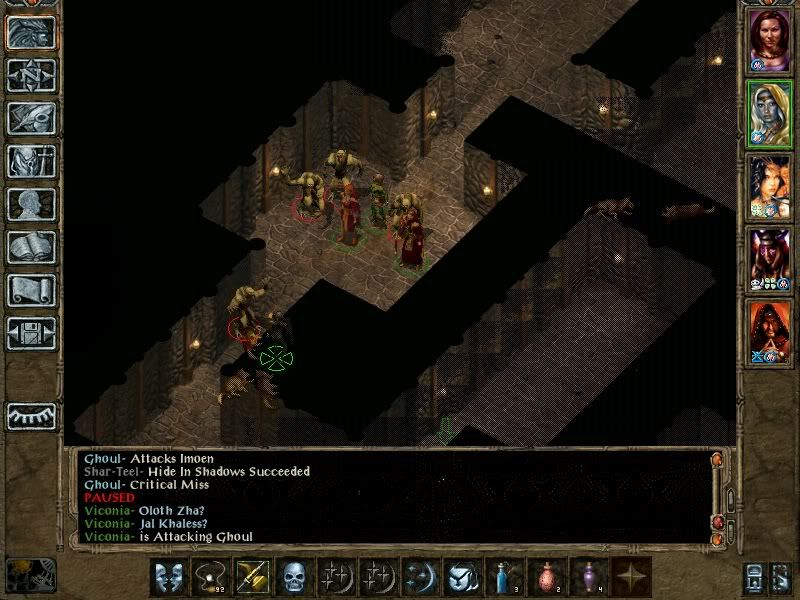Open the inventory screen
Screen dimensions: 800x600
pyautogui.click(x=31, y=161)
